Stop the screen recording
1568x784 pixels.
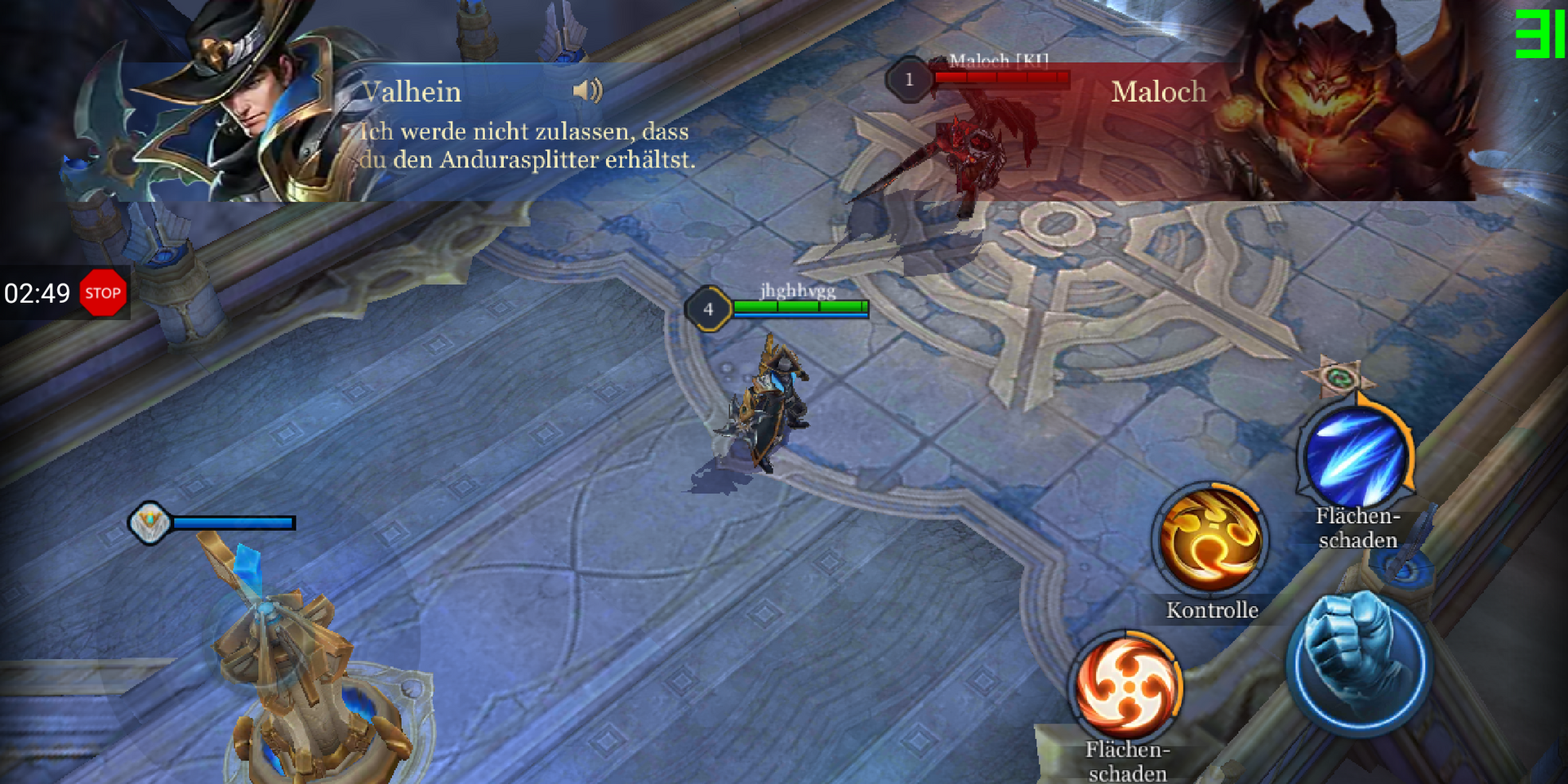point(103,293)
